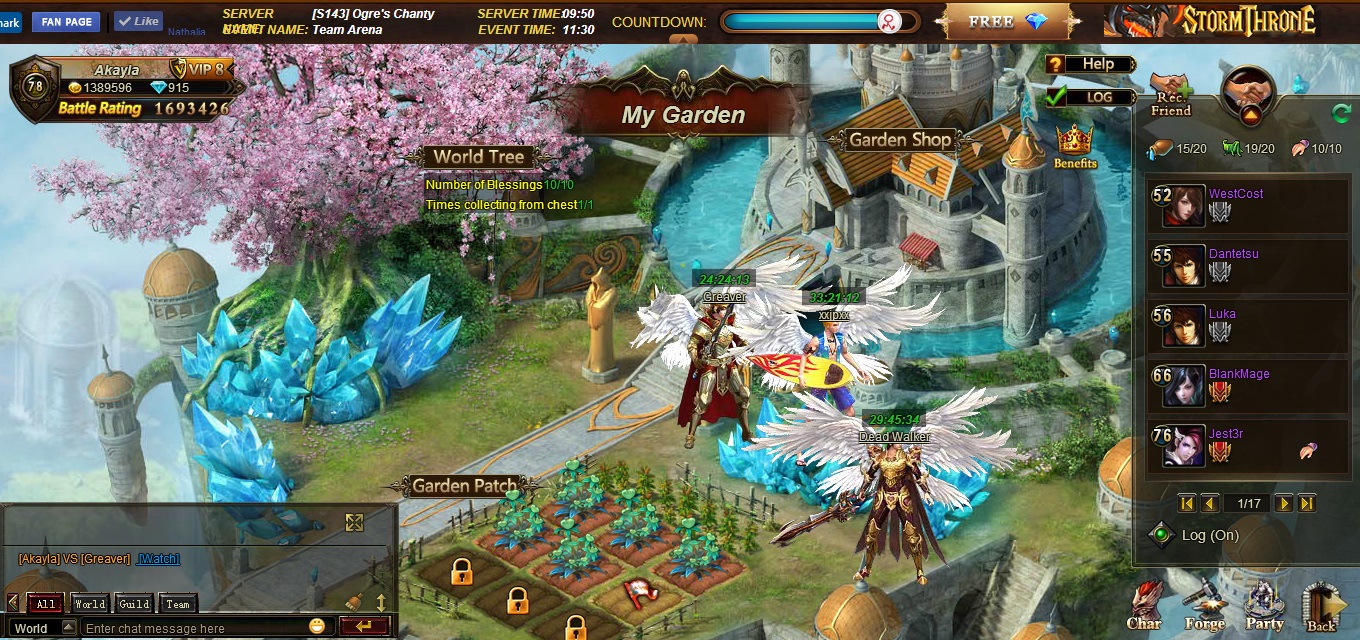The height and width of the screenshot is (640, 1360).
Task: Select friend WestCost in the list
Action: pyautogui.click(x=1236, y=194)
